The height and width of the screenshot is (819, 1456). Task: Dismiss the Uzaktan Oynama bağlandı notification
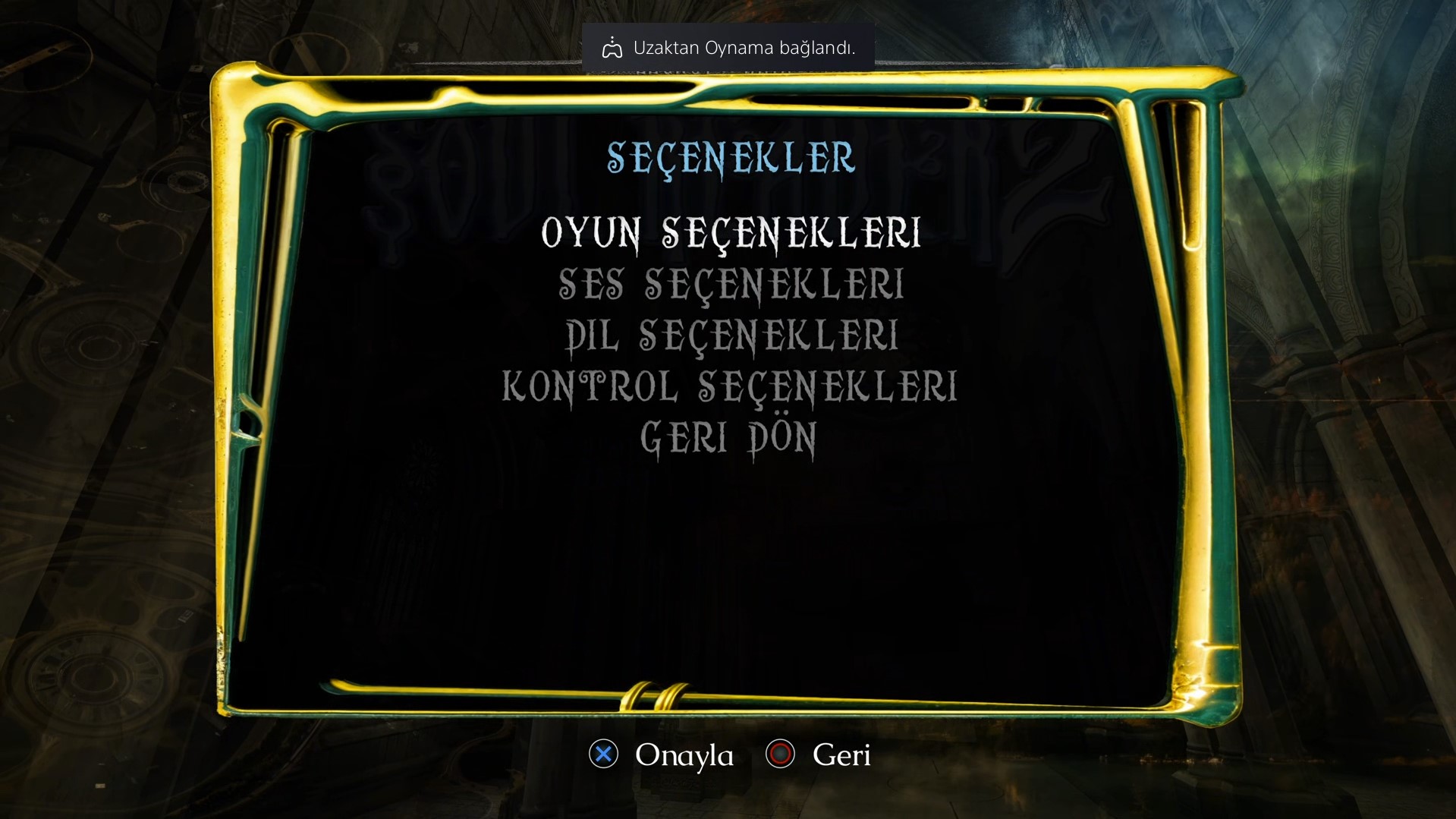(x=728, y=48)
